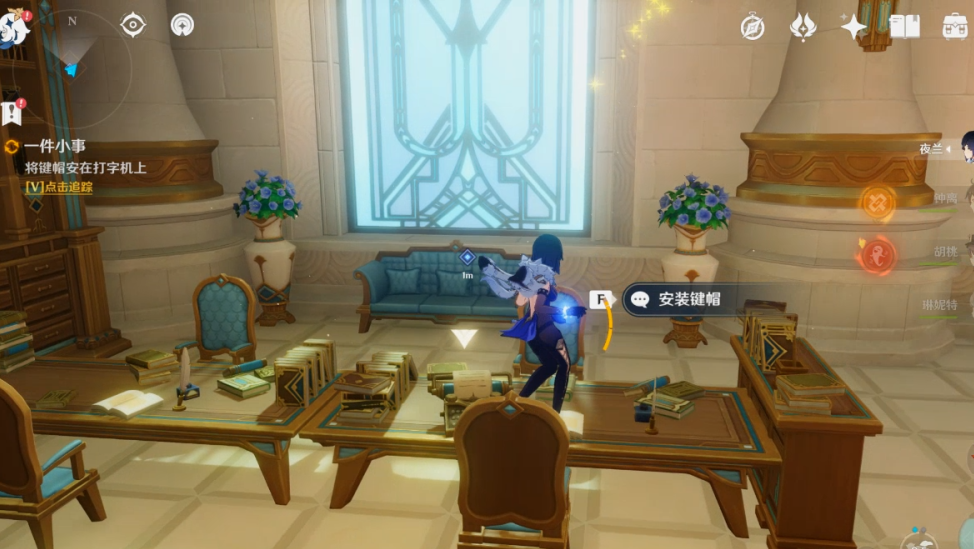Switch to party member 胡桃
This screenshot has width=974, height=549.
(x=945, y=252)
